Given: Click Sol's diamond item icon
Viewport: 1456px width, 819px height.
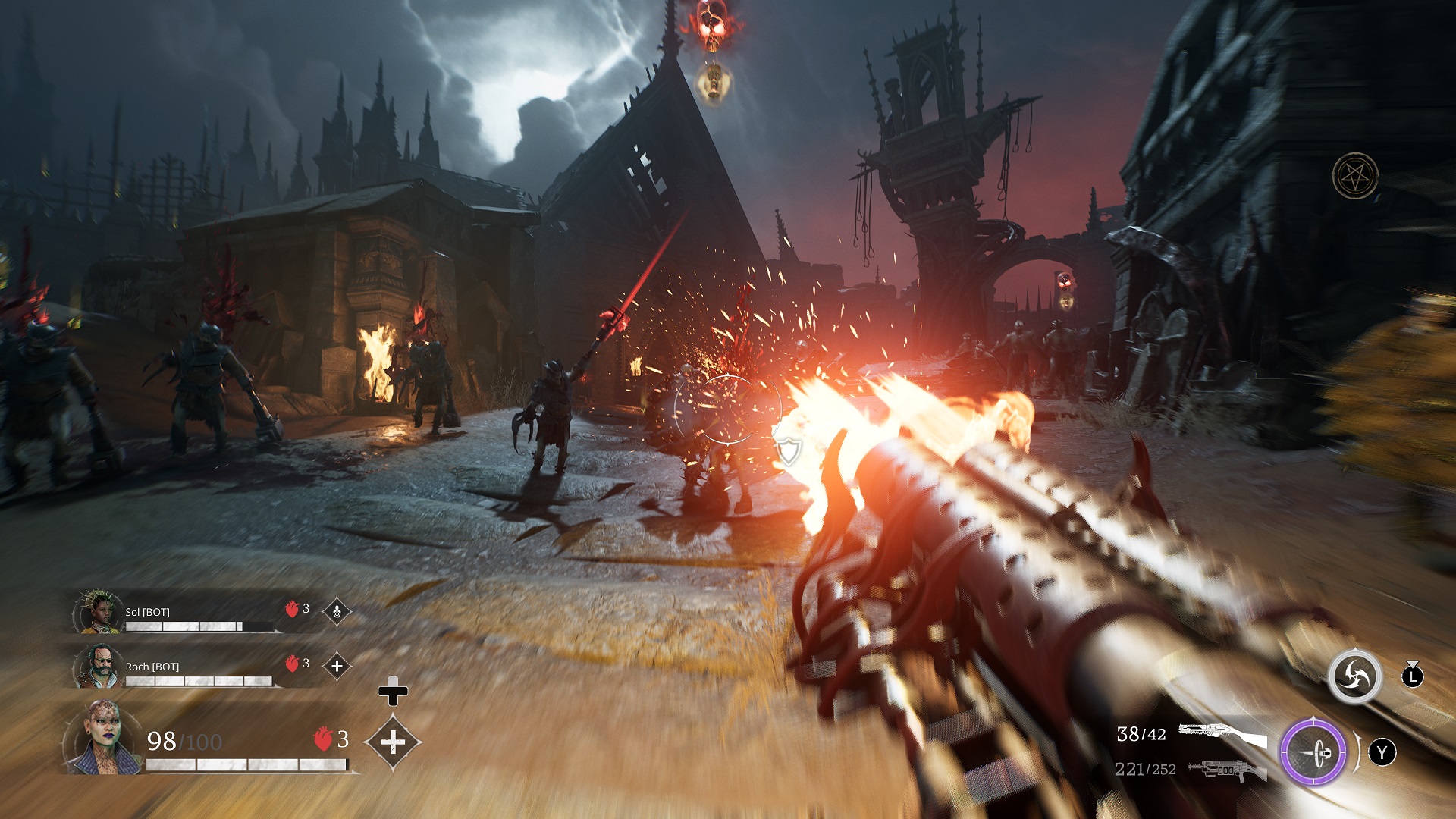Looking at the screenshot, I should coord(337,611).
